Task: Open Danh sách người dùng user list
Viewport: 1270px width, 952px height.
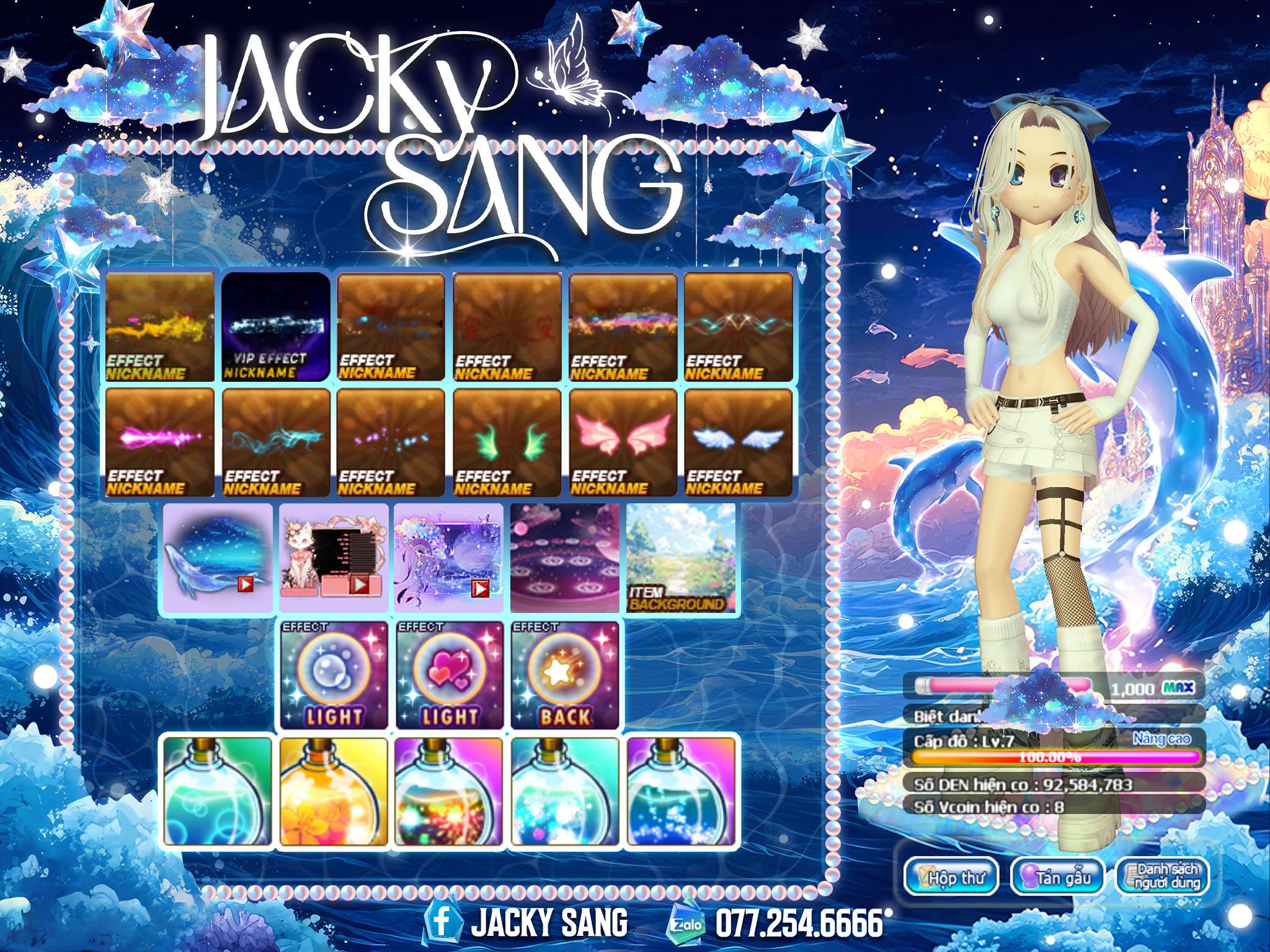Action: coord(1162,877)
